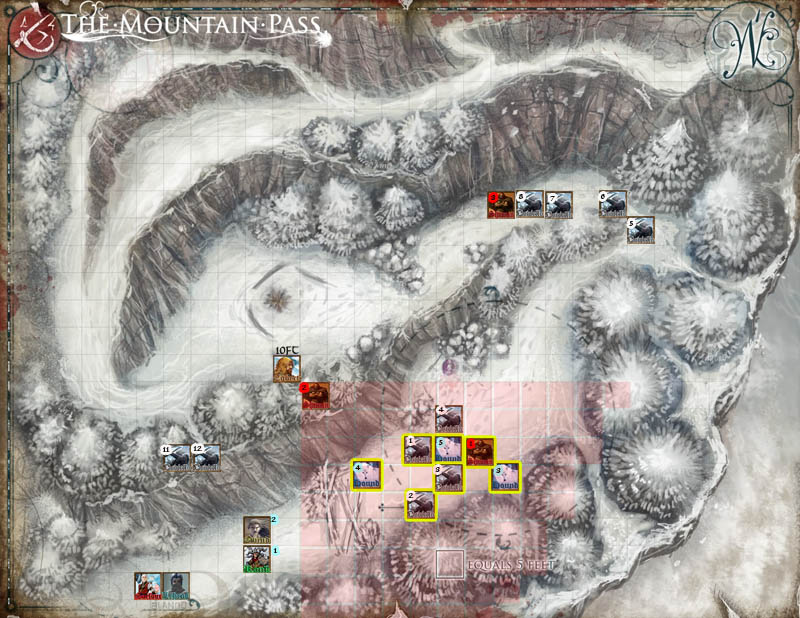The image size is (800, 618).
Task: Choose the red brute token numbered 3
Action: coord(501,205)
